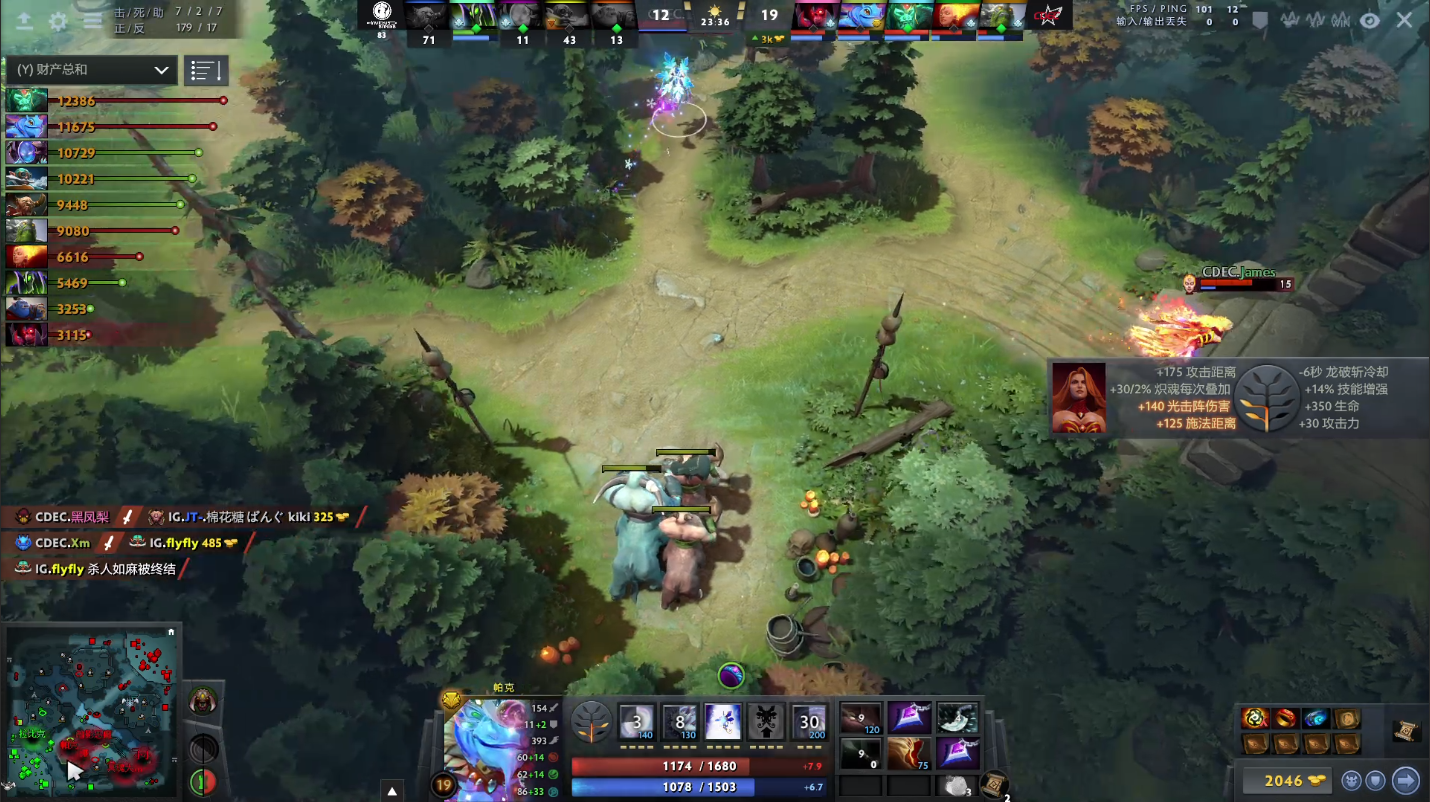Viewport: 1430px width, 802px height.
Task: Click the arrow button beside the gold count
Action: pyautogui.click(x=1406, y=780)
